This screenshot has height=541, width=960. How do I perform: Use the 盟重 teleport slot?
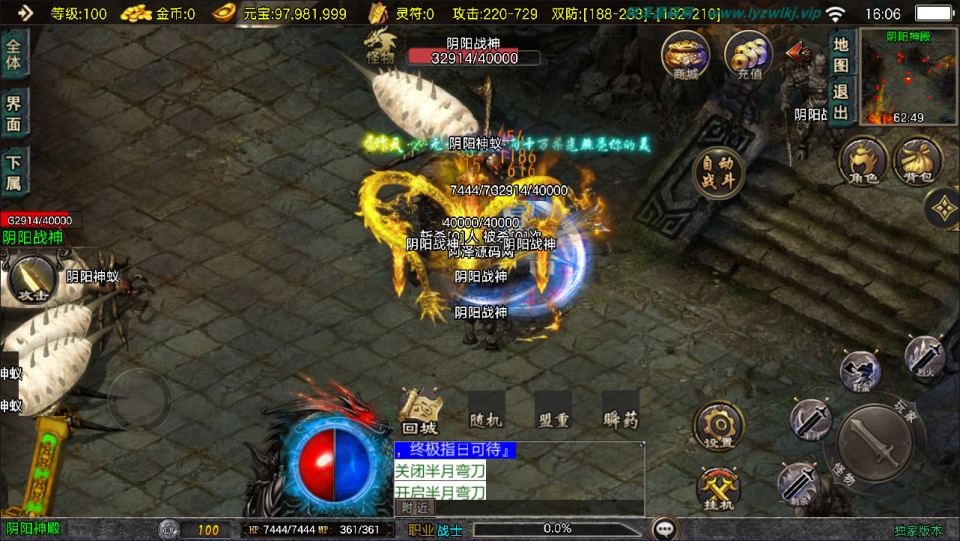[553, 410]
